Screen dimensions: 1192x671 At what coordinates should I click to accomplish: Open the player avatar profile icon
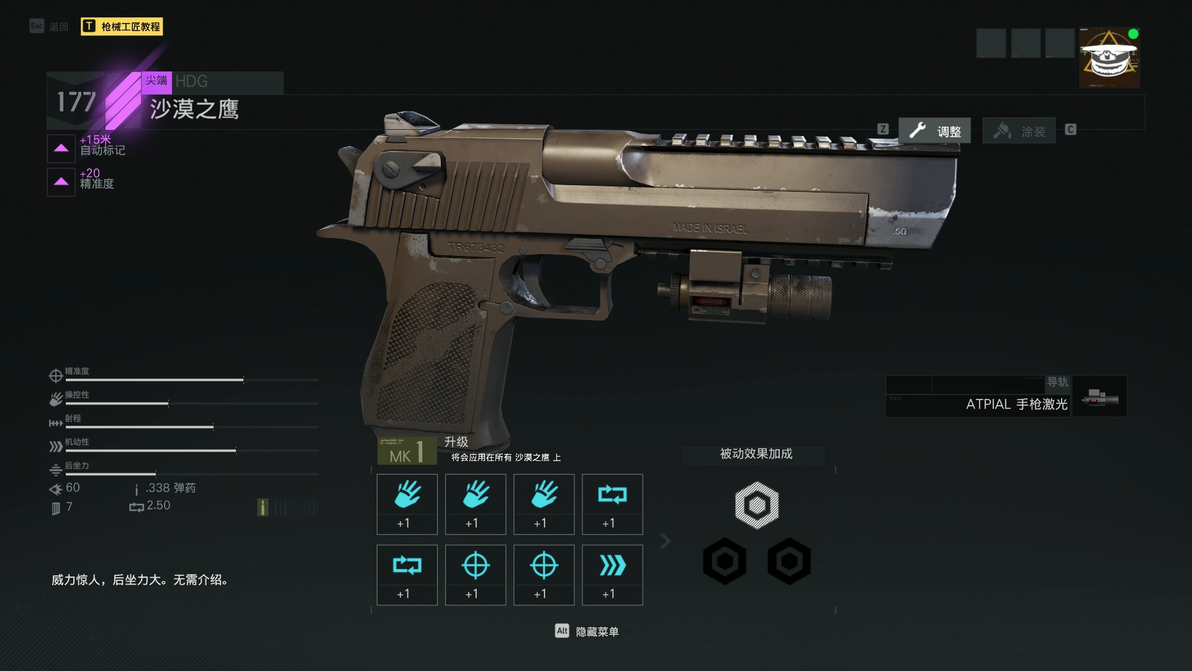(x=1109, y=58)
